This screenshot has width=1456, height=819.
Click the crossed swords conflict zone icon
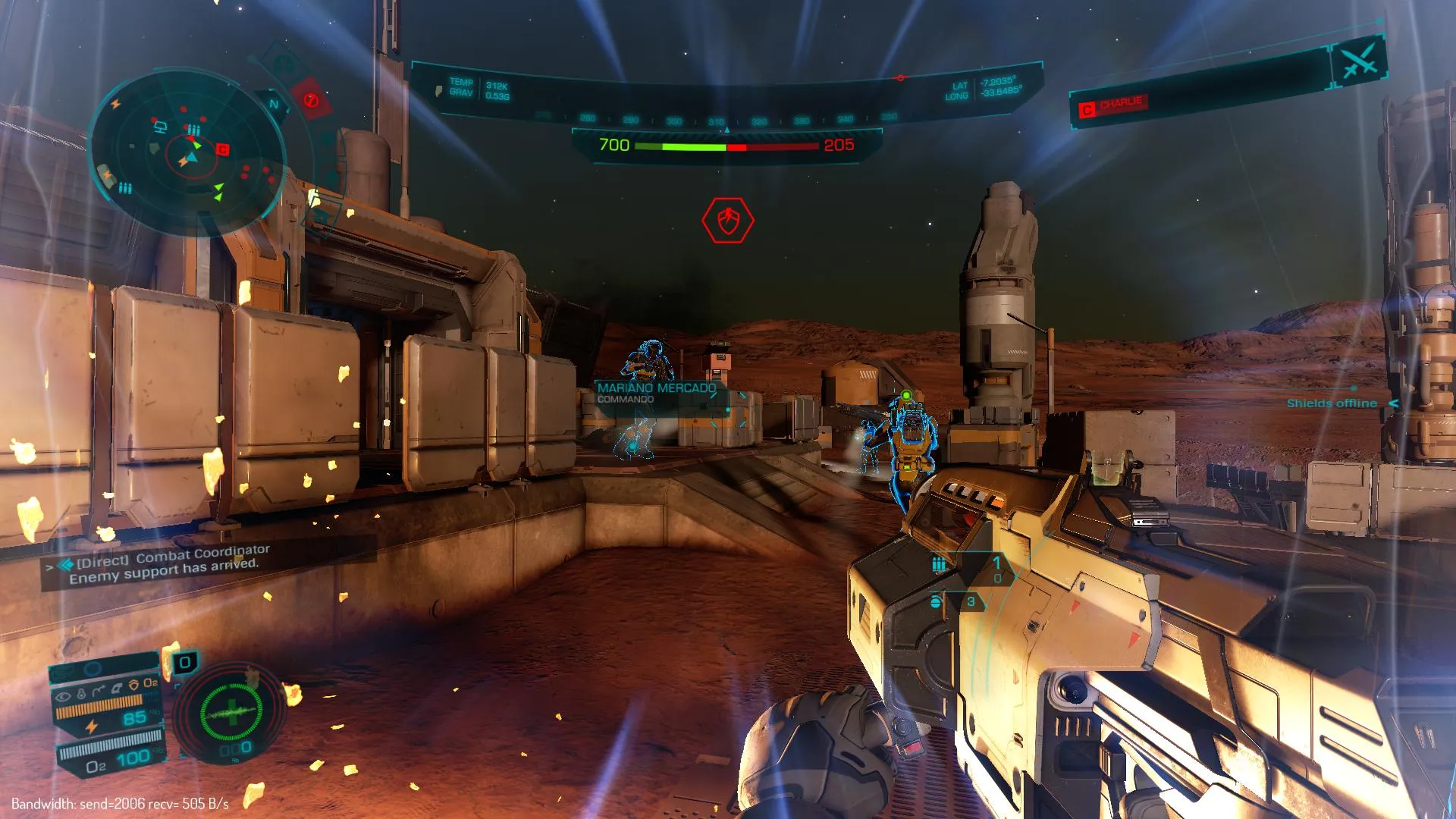tap(1360, 61)
